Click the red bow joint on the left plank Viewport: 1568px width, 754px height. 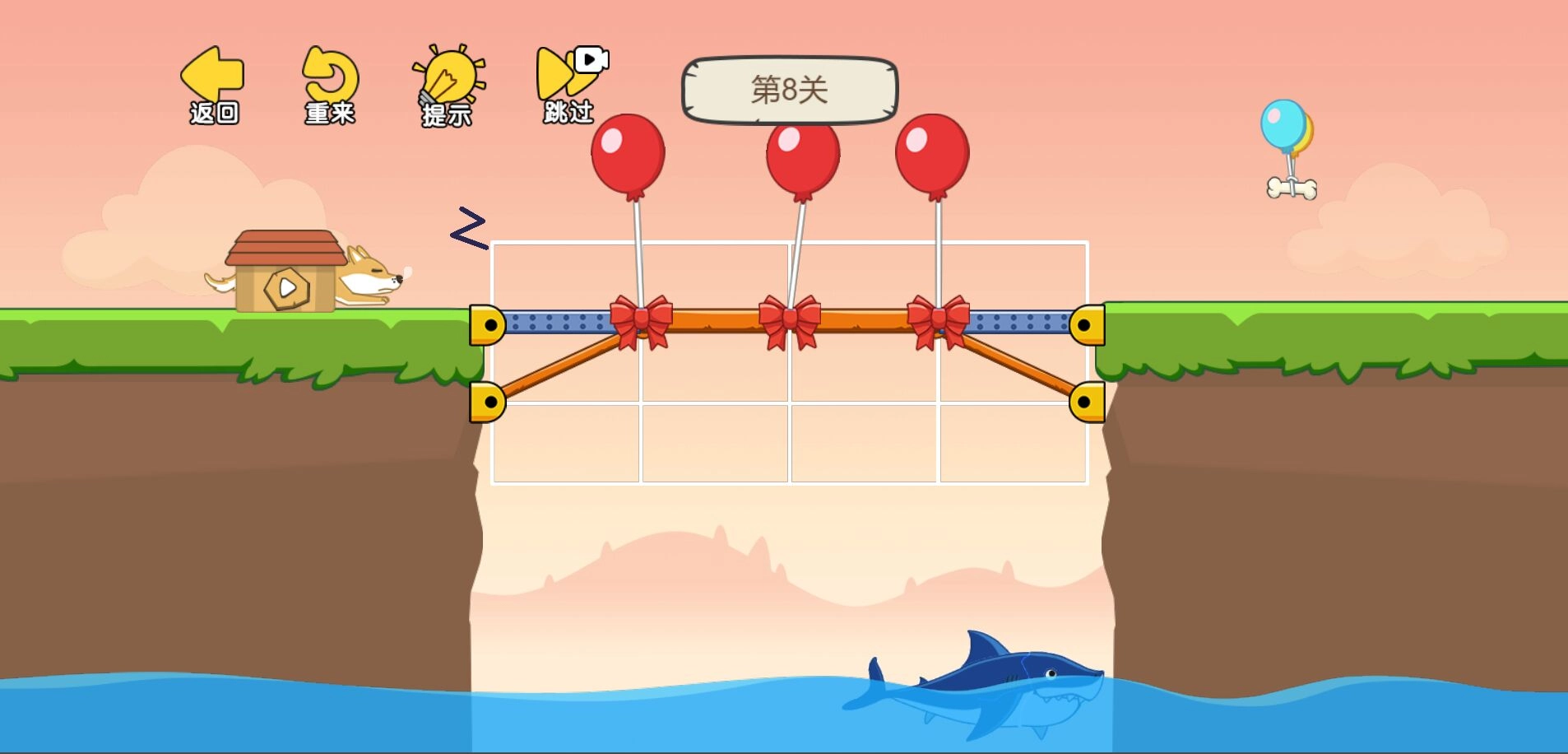coord(643,319)
